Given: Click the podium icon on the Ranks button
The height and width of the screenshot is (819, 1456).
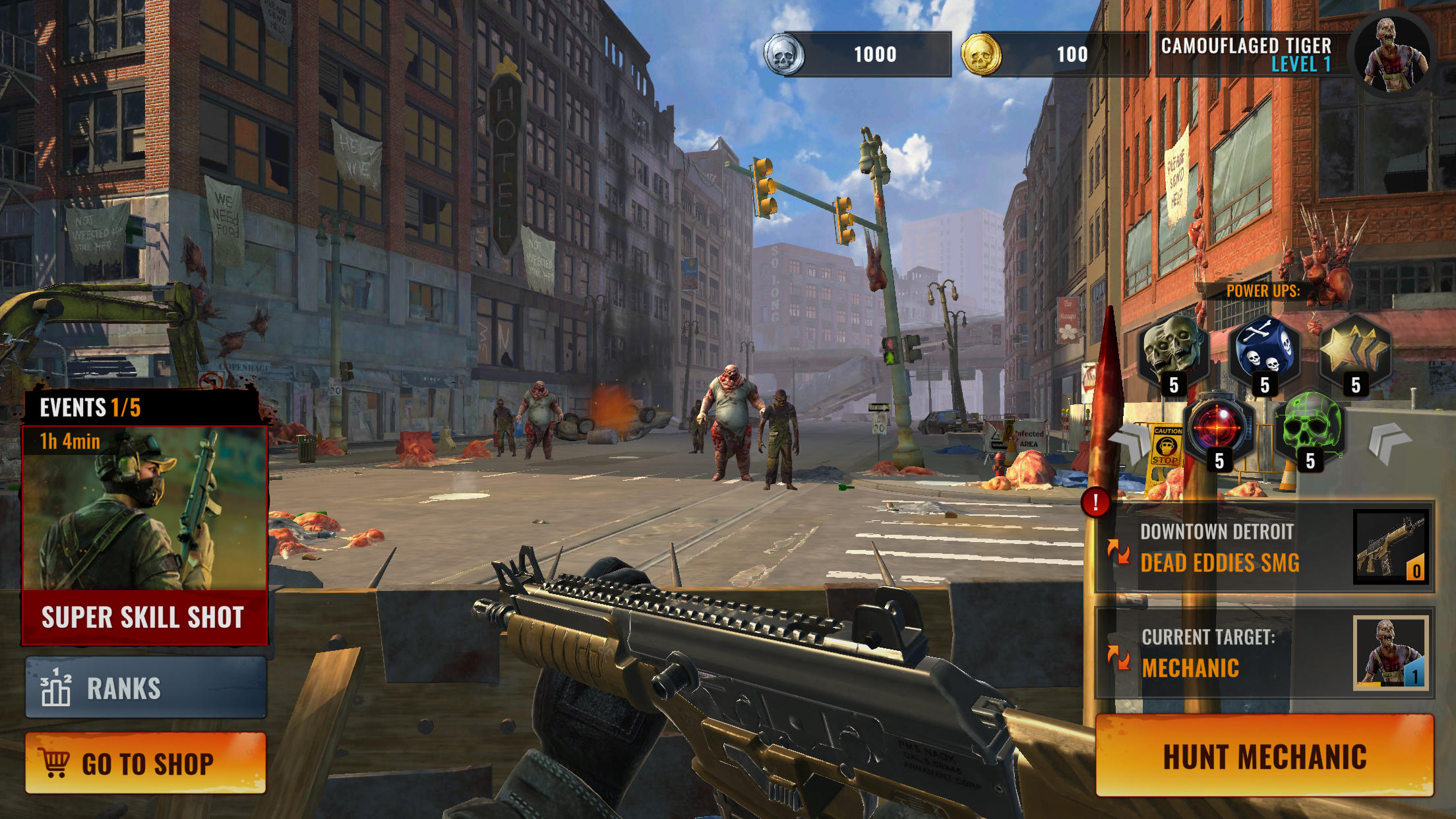Looking at the screenshot, I should click(x=58, y=688).
